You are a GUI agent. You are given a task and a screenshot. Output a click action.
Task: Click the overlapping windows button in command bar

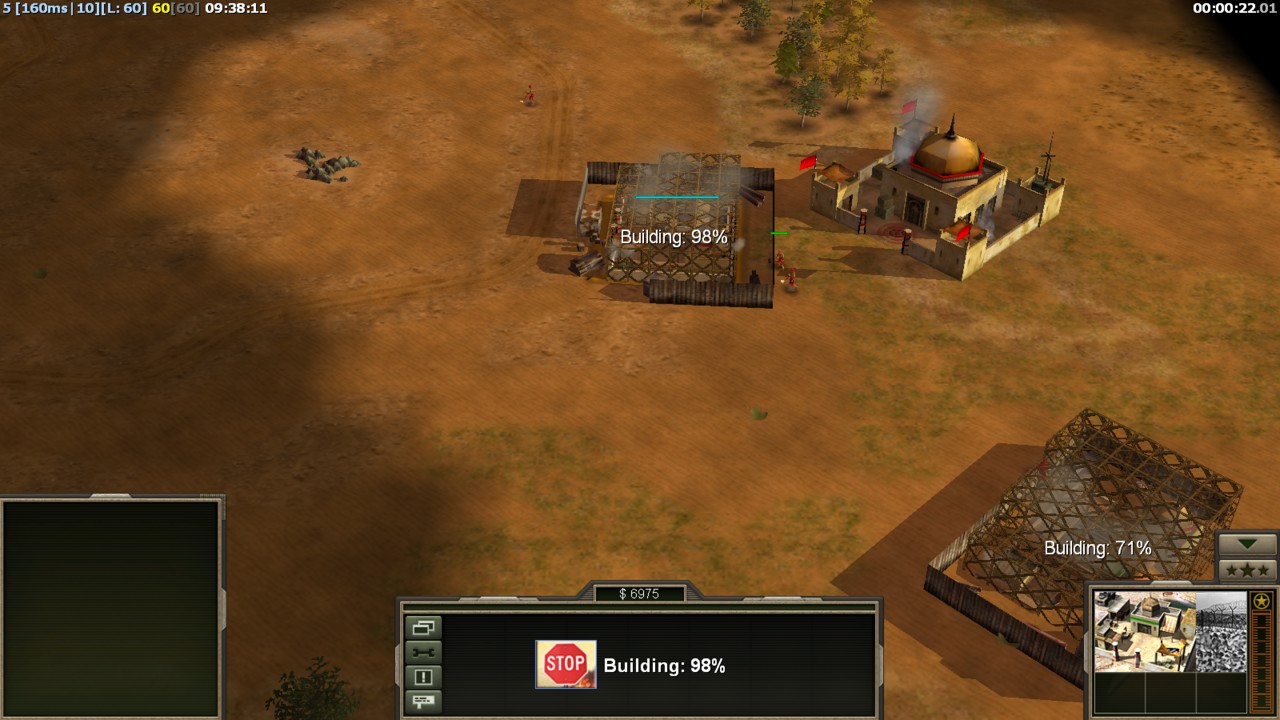[x=424, y=628]
